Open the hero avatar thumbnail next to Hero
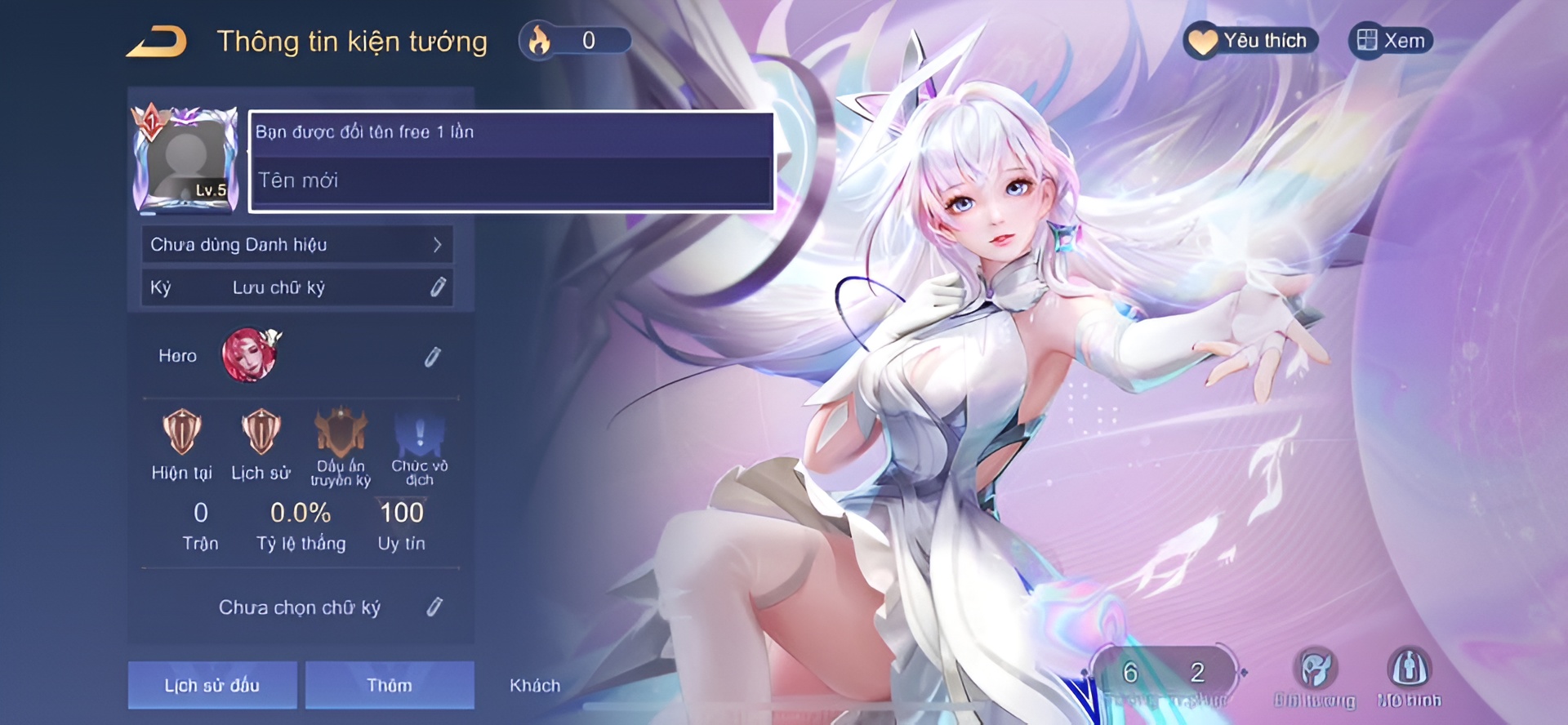The height and width of the screenshot is (725, 1568). coord(251,356)
